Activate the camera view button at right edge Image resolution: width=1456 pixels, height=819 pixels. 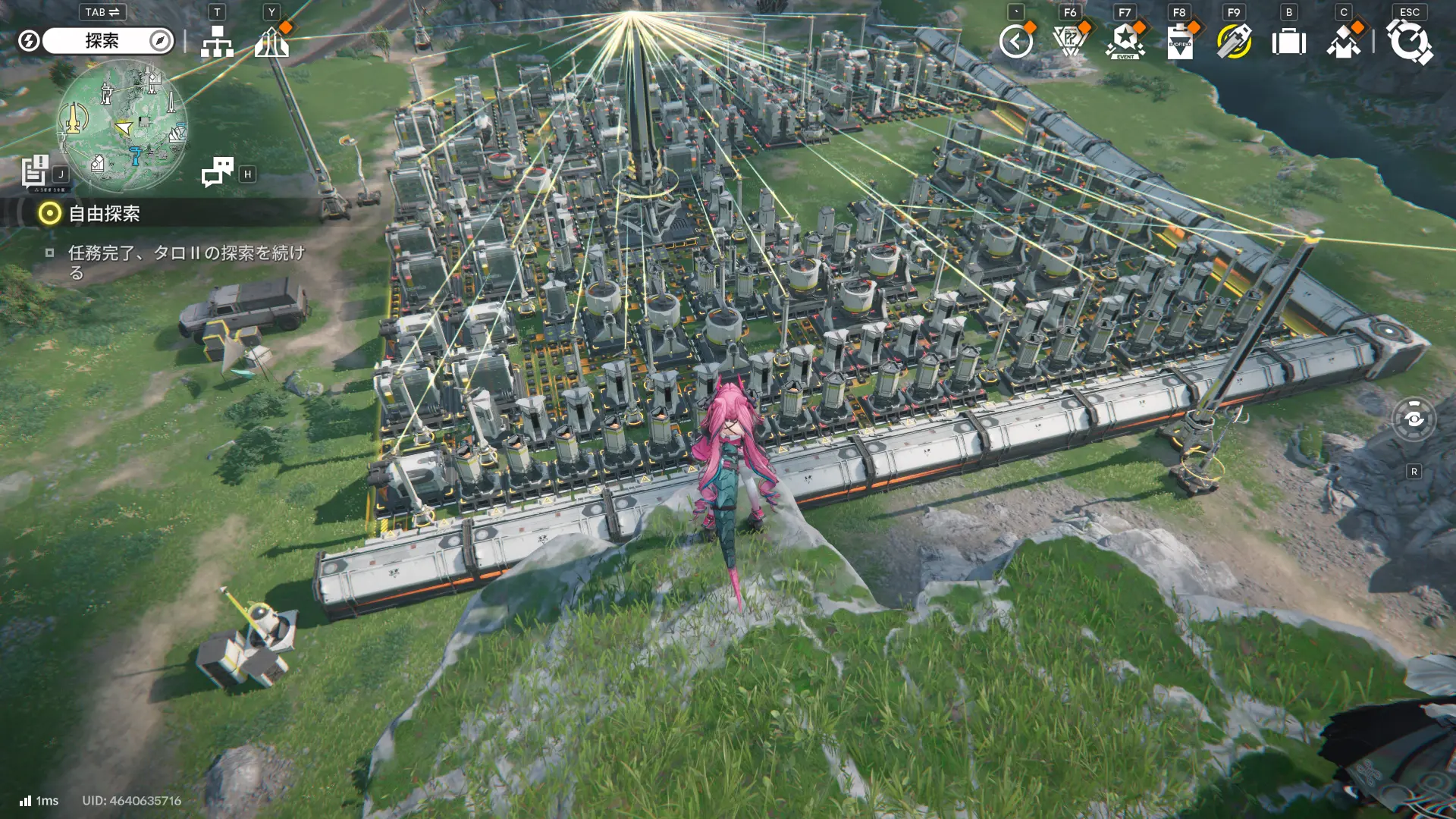pos(1414,419)
